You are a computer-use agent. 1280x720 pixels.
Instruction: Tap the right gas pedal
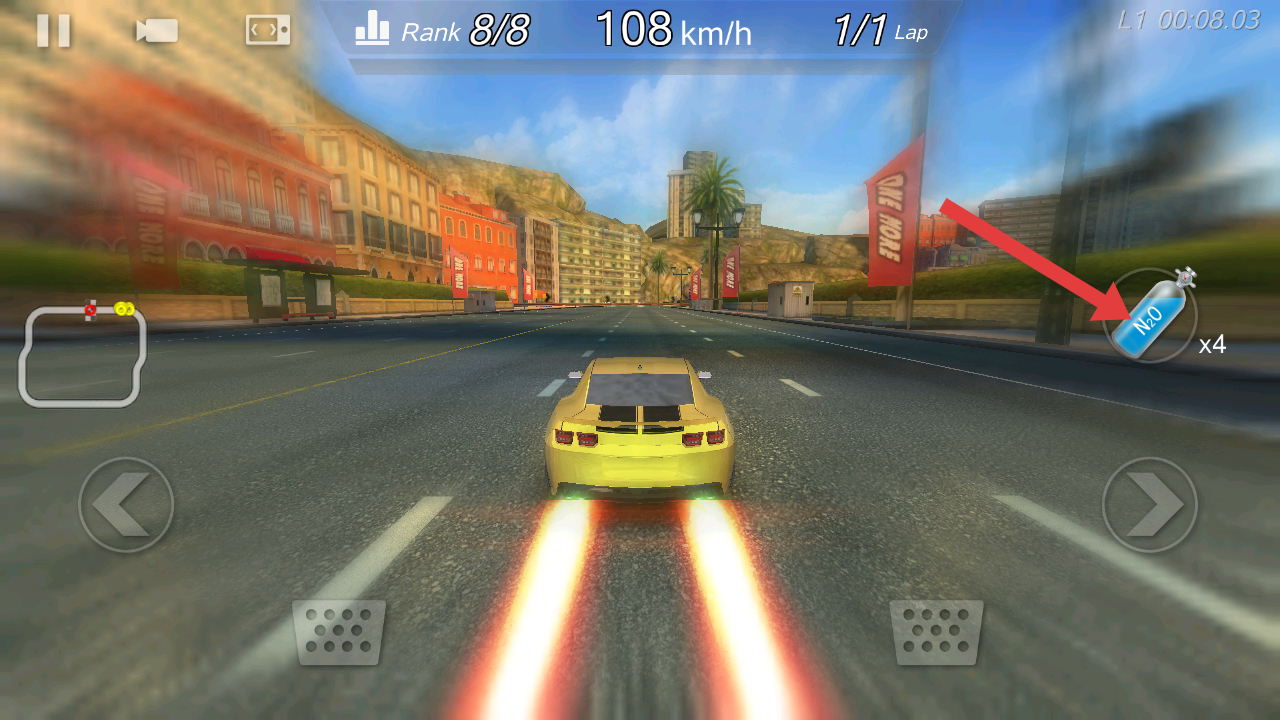(x=936, y=632)
